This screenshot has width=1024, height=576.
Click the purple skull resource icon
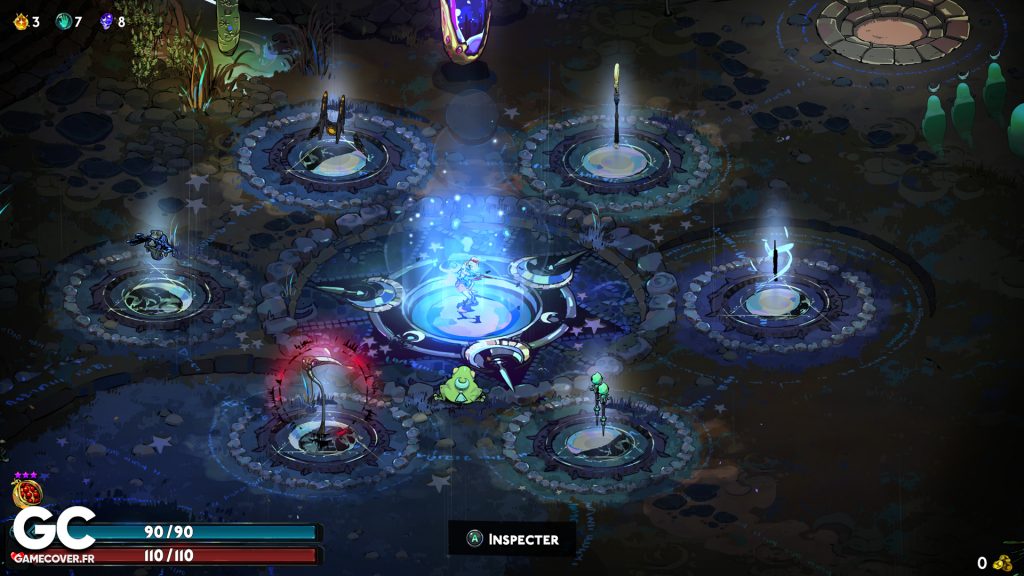(x=106, y=21)
